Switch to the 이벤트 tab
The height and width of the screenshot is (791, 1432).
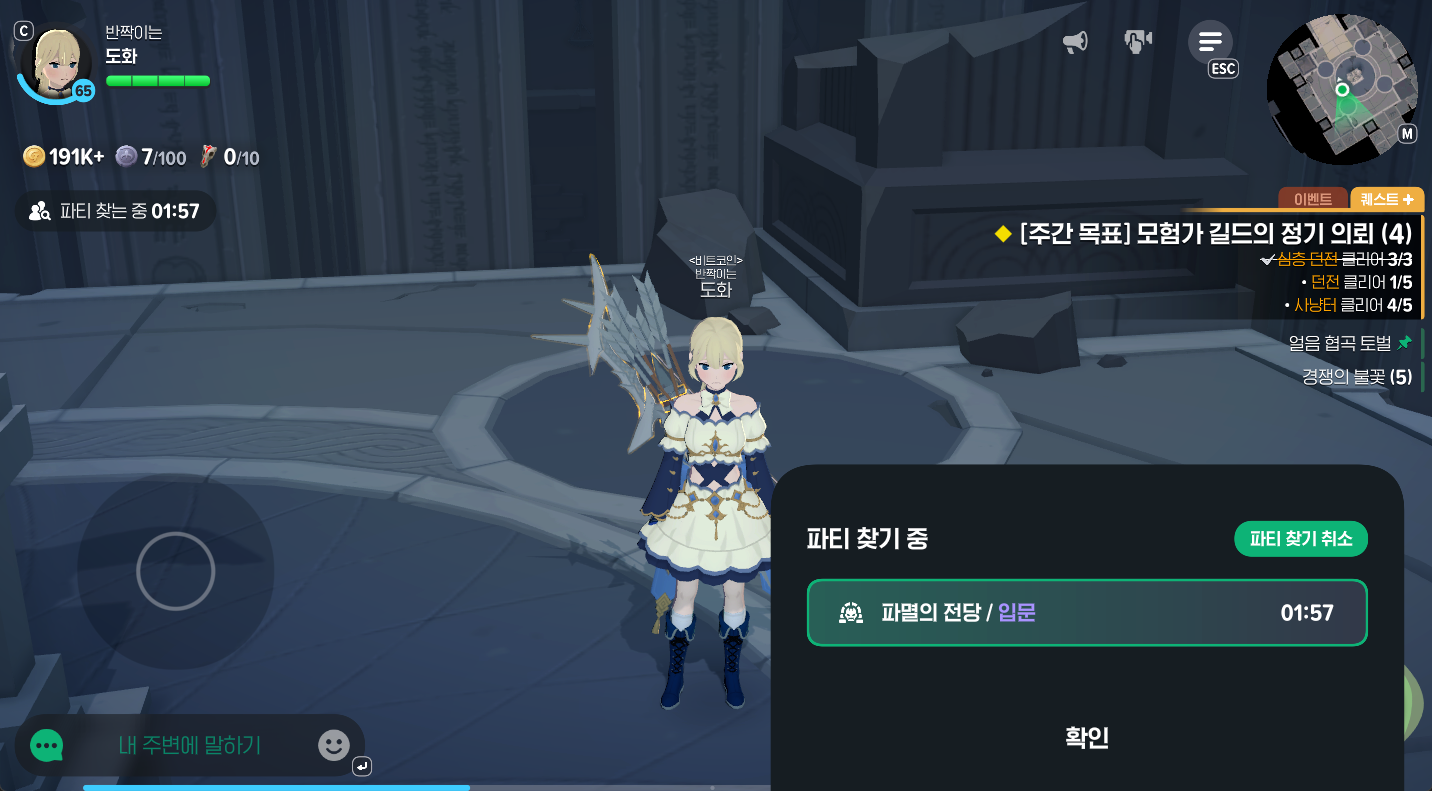coord(1313,199)
